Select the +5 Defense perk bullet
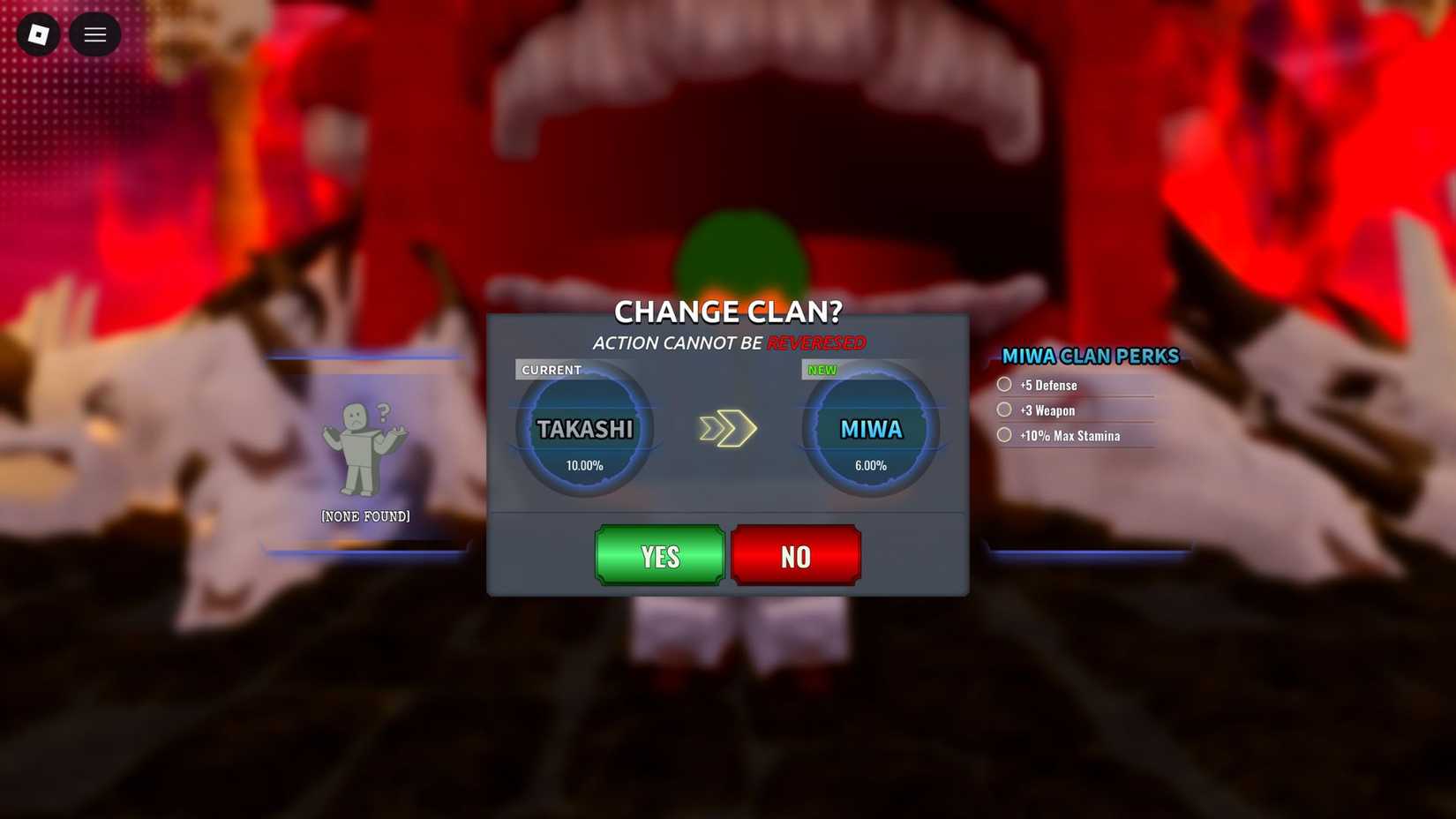This screenshot has width=1456, height=819. pos(1003,383)
